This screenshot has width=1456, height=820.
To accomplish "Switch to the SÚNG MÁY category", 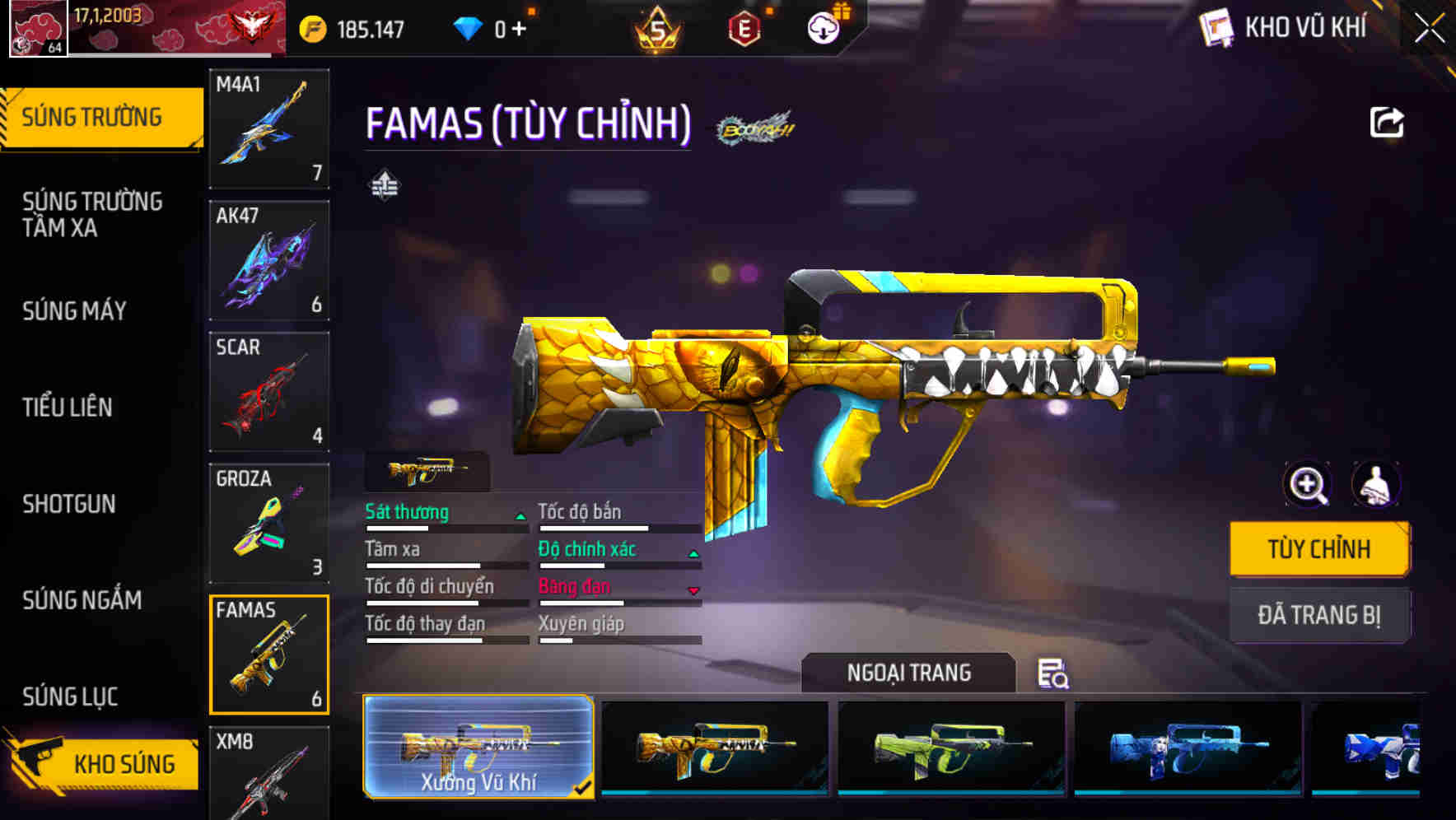I will 74,311.
